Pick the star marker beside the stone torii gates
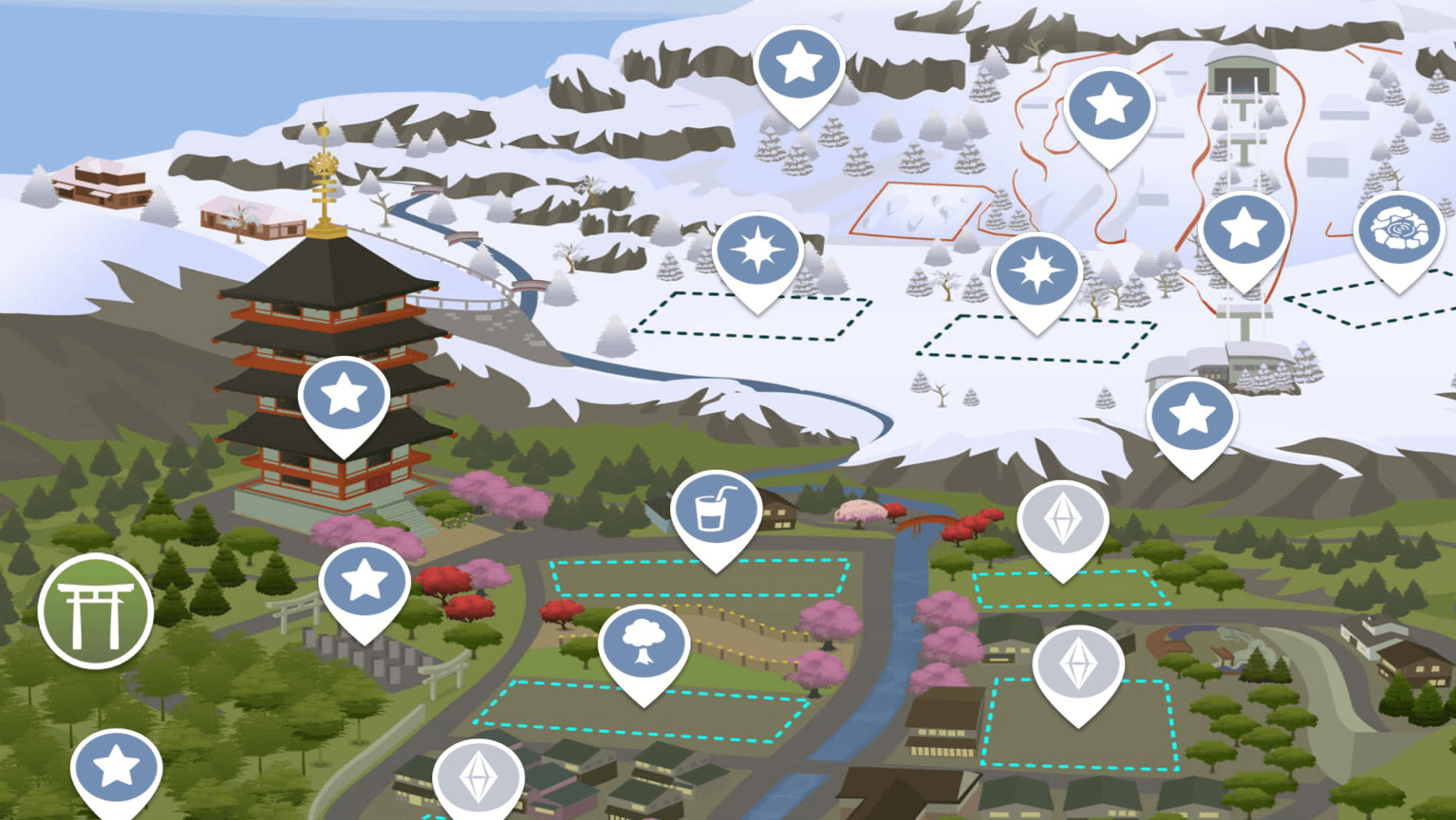The height and width of the screenshot is (820, 1456). tap(364, 584)
